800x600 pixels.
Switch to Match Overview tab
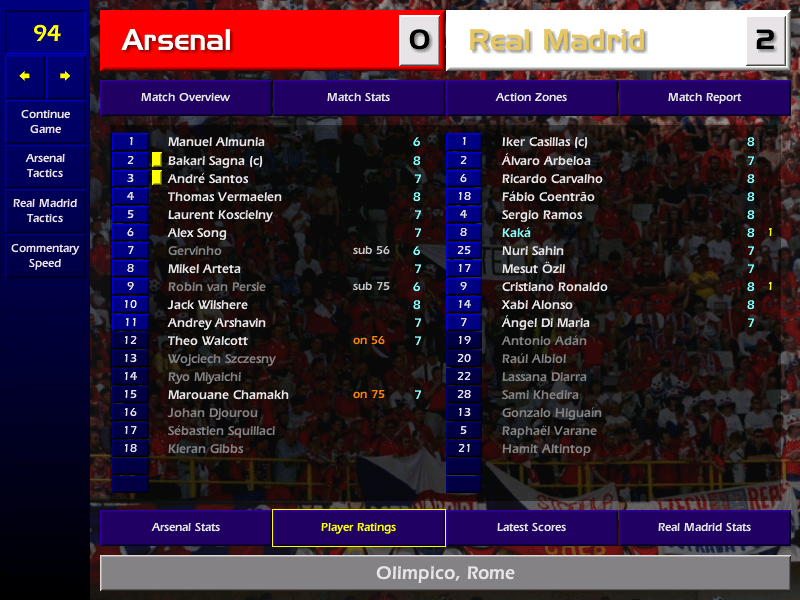point(185,97)
